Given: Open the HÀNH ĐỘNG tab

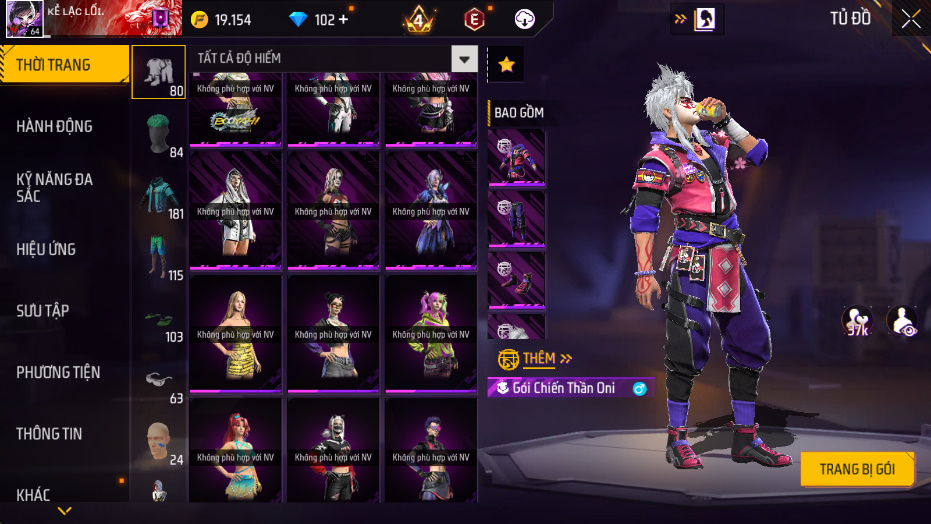Looking at the screenshot, I should (55, 126).
